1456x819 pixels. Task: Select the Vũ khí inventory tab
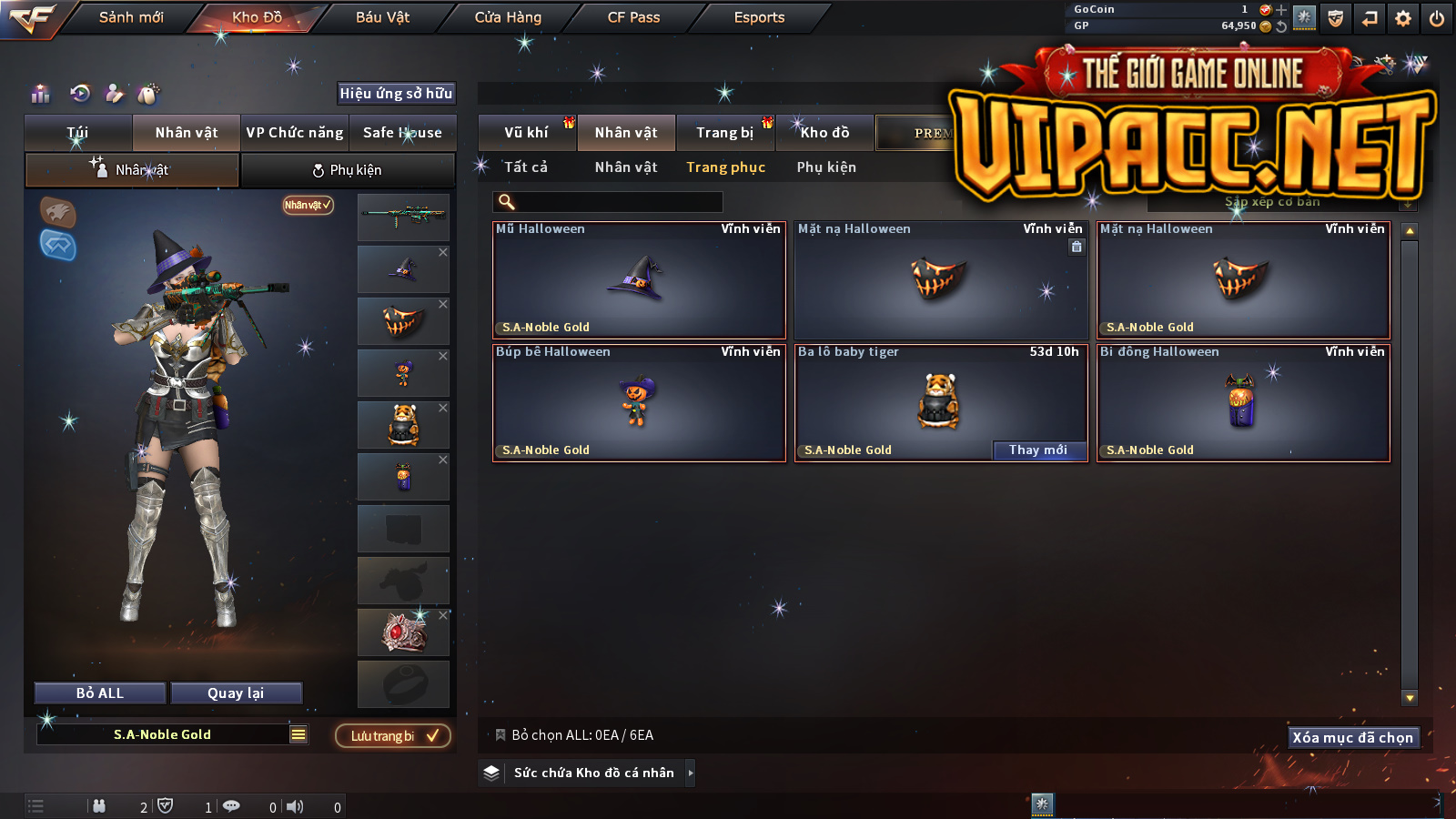[526, 133]
